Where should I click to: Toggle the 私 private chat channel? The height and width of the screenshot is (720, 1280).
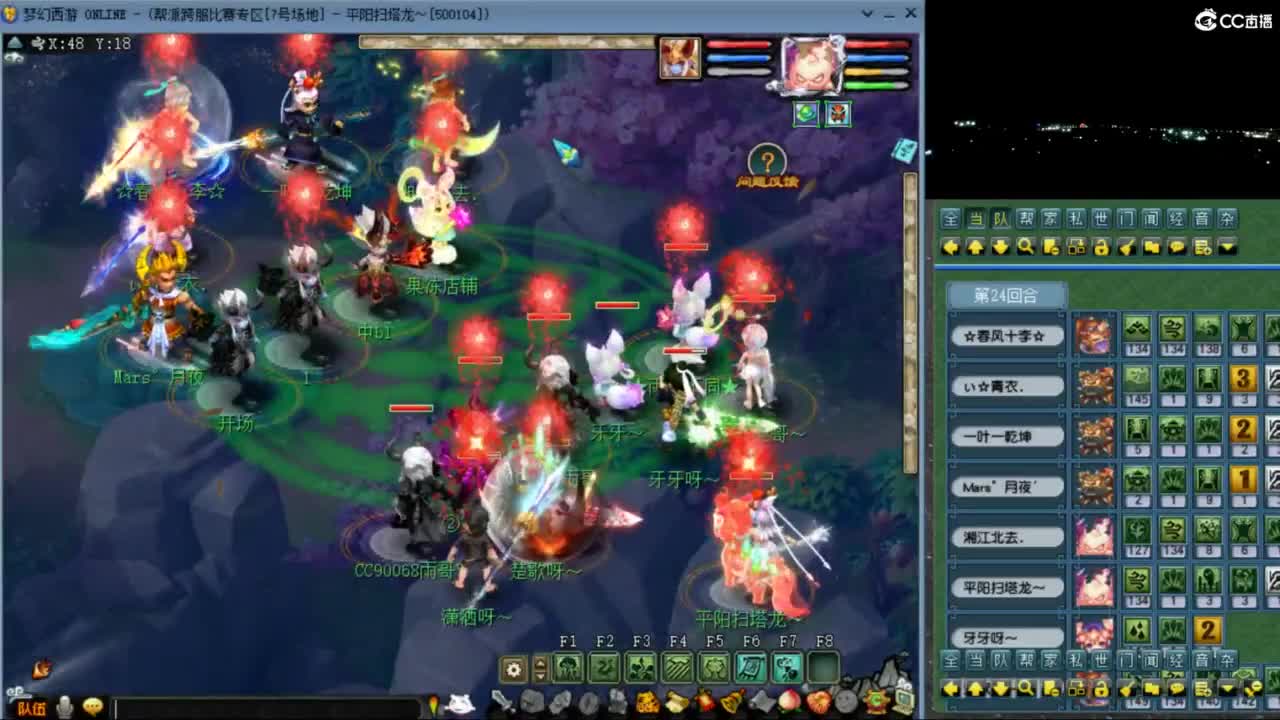tap(1075, 219)
